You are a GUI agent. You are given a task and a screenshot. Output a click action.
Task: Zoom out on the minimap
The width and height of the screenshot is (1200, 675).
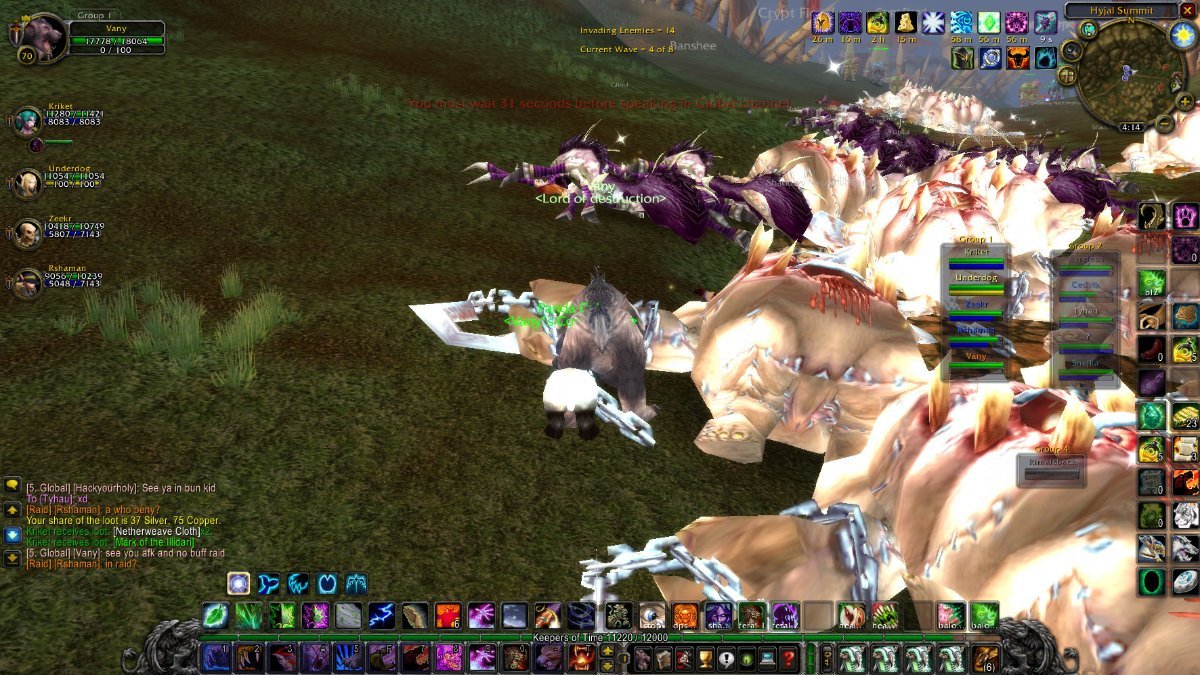click(x=1165, y=123)
